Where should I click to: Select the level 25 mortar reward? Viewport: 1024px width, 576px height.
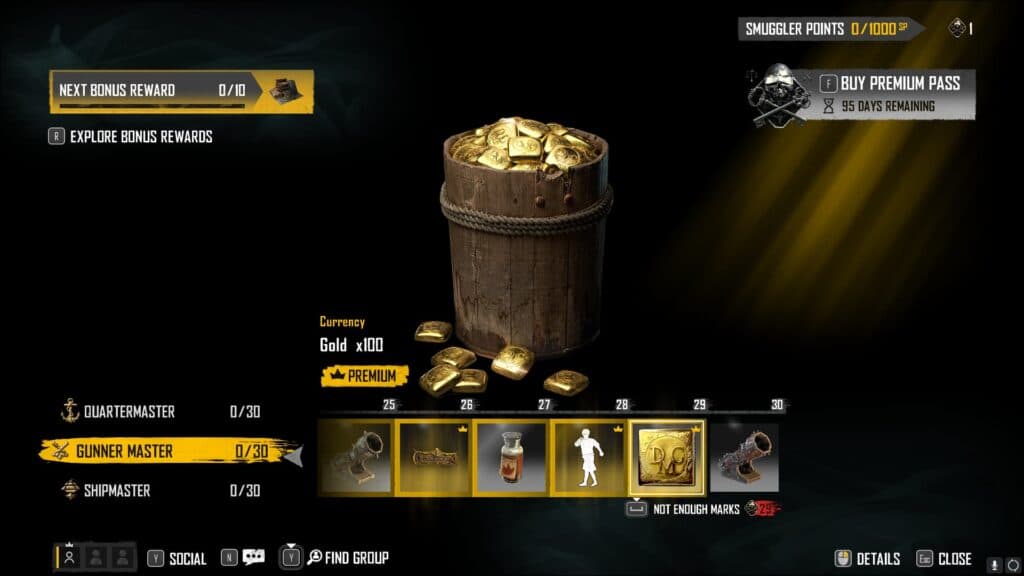pos(357,458)
